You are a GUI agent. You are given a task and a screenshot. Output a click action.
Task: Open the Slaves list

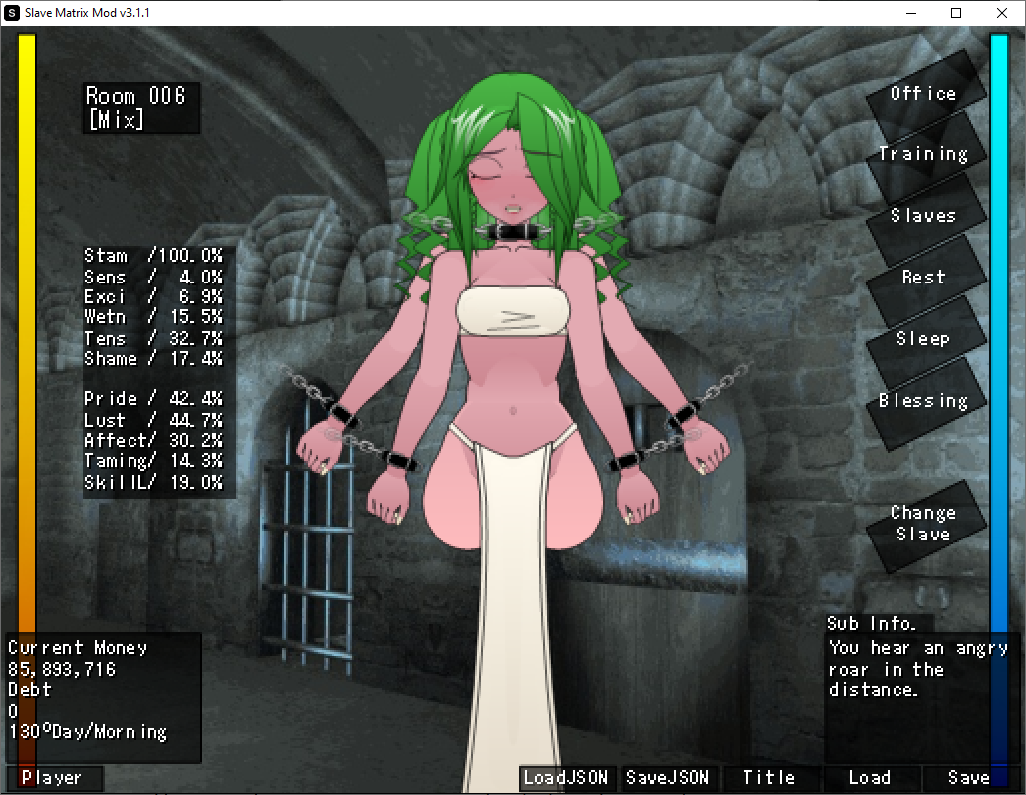pos(923,216)
